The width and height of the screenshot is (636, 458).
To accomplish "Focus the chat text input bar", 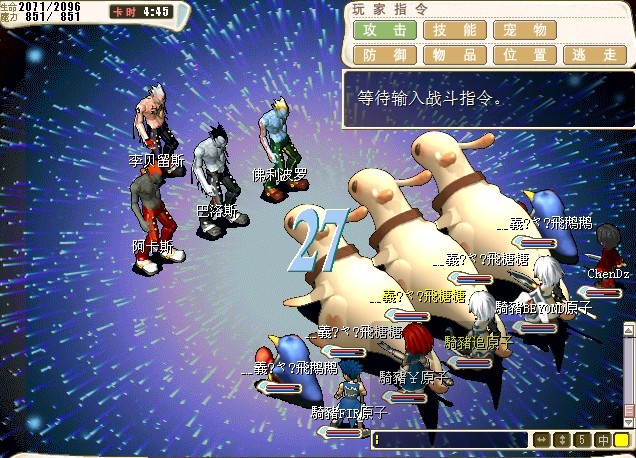I will (x=450, y=440).
